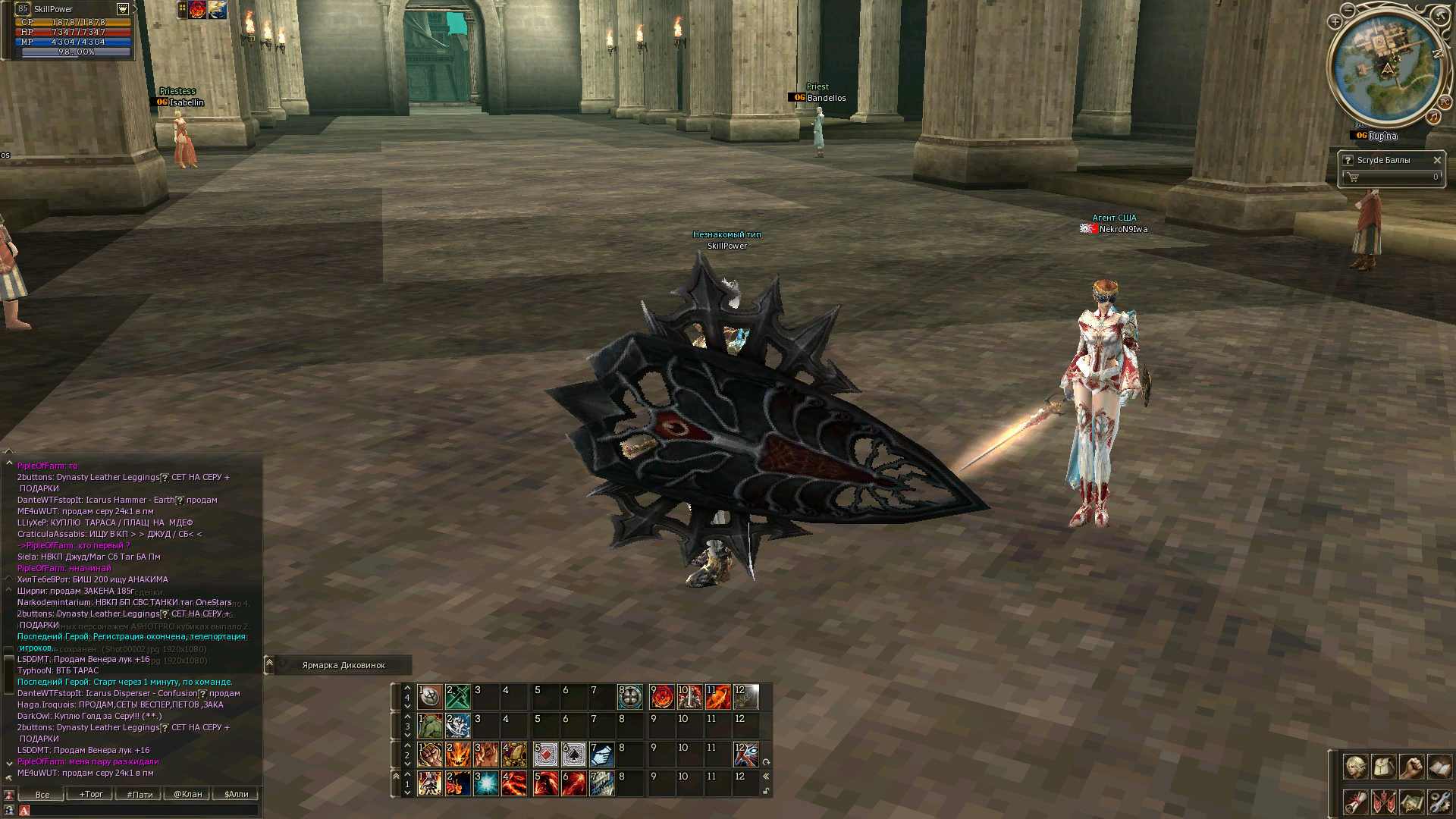Open the skills open-book menu icon

(1439, 767)
